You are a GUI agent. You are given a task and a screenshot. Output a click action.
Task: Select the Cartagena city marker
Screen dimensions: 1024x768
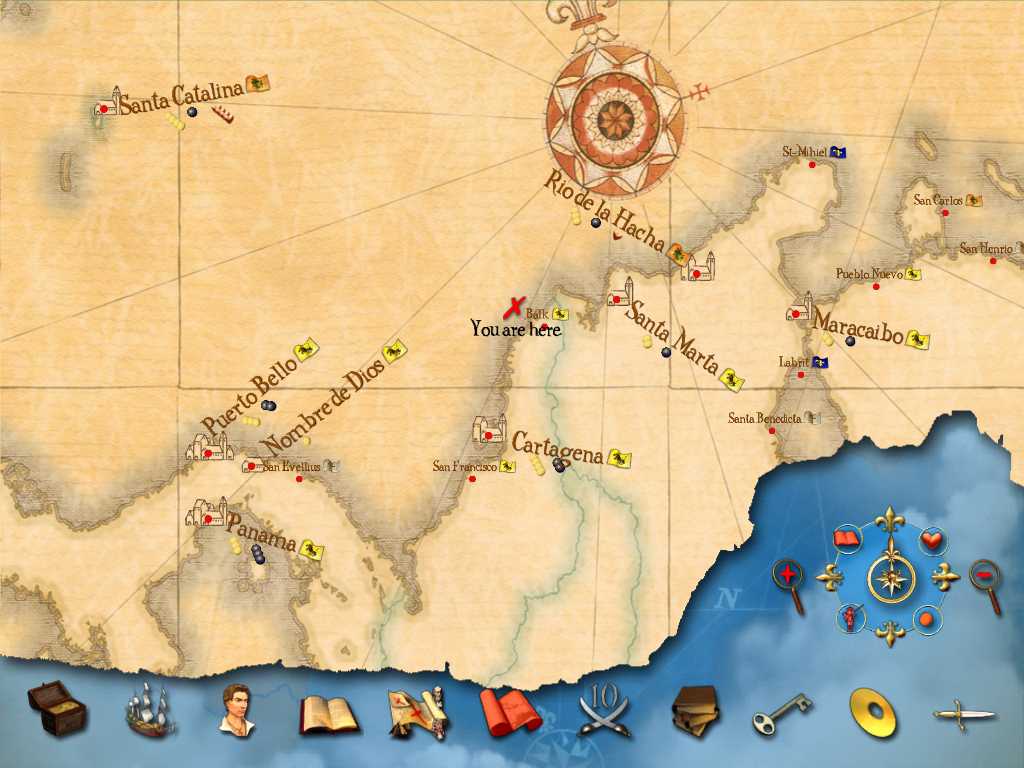488,432
